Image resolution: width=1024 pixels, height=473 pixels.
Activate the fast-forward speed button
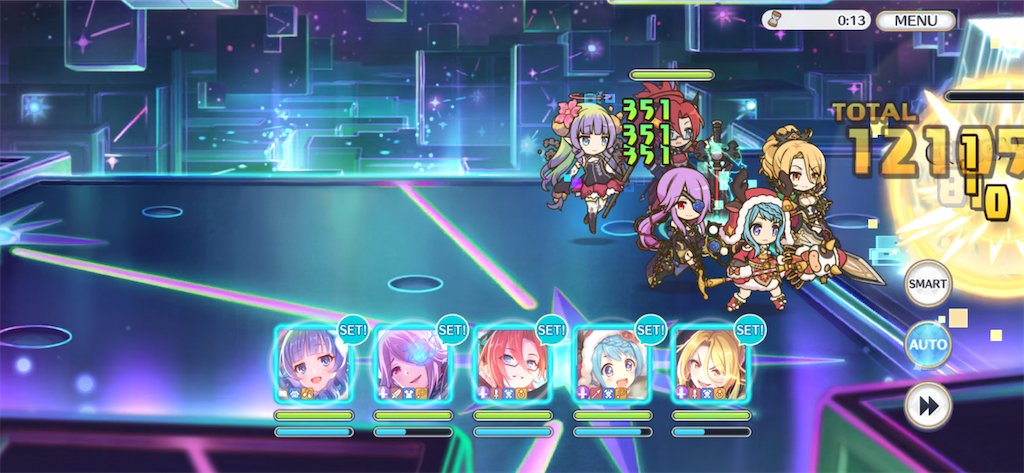tap(927, 406)
